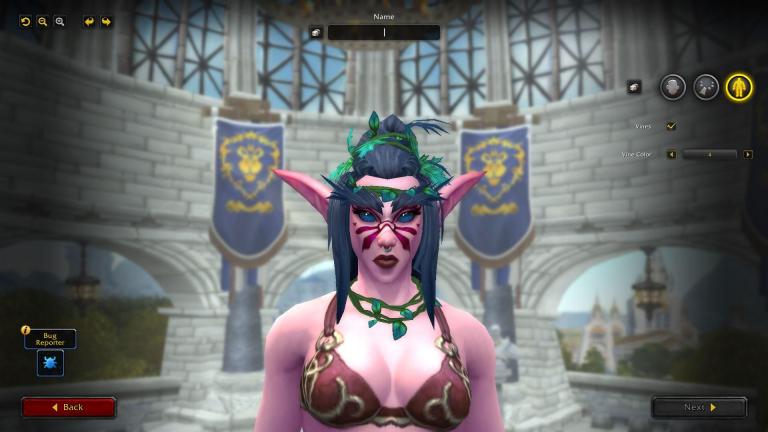Viewport: 768px width, 432px height.
Task: Go back with the red Back button
Action: click(69, 407)
